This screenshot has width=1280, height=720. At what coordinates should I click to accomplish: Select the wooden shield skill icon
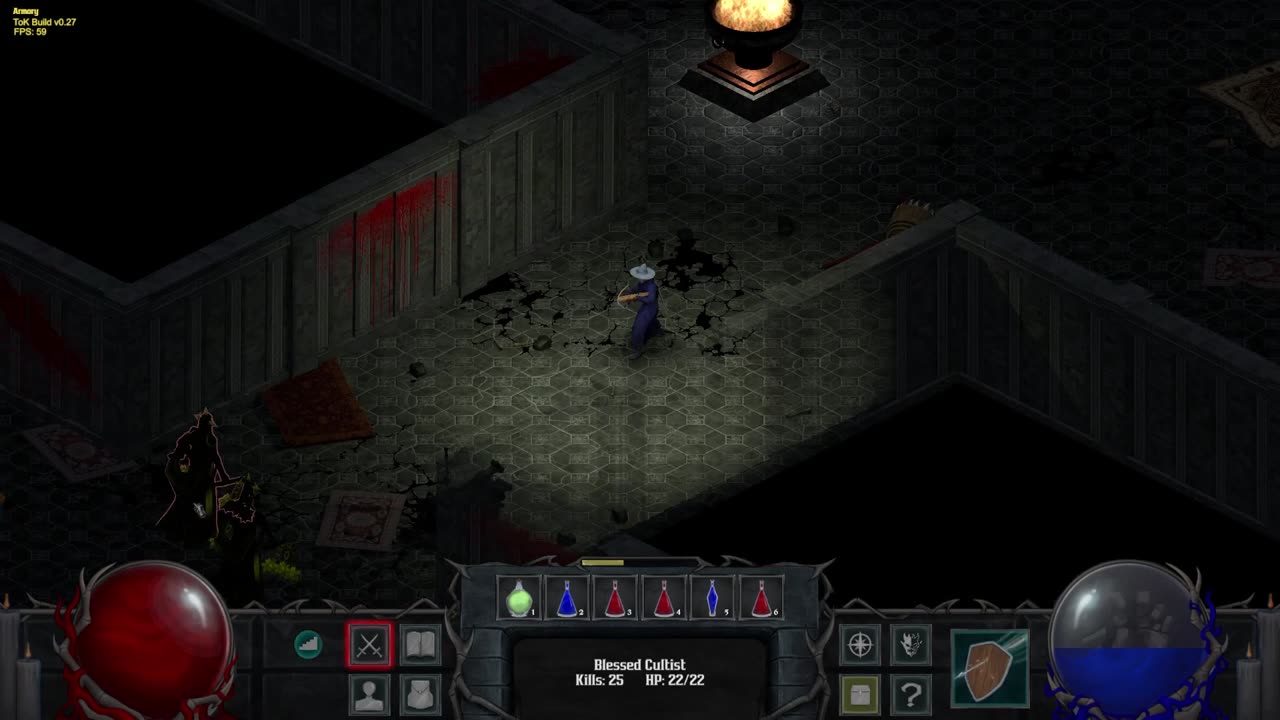pyautogui.click(x=989, y=668)
